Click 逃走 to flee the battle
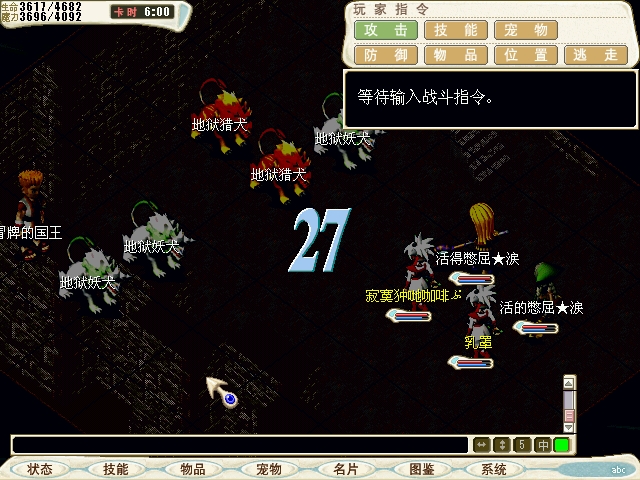The height and width of the screenshot is (480, 640). pyautogui.click(x=596, y=55)
